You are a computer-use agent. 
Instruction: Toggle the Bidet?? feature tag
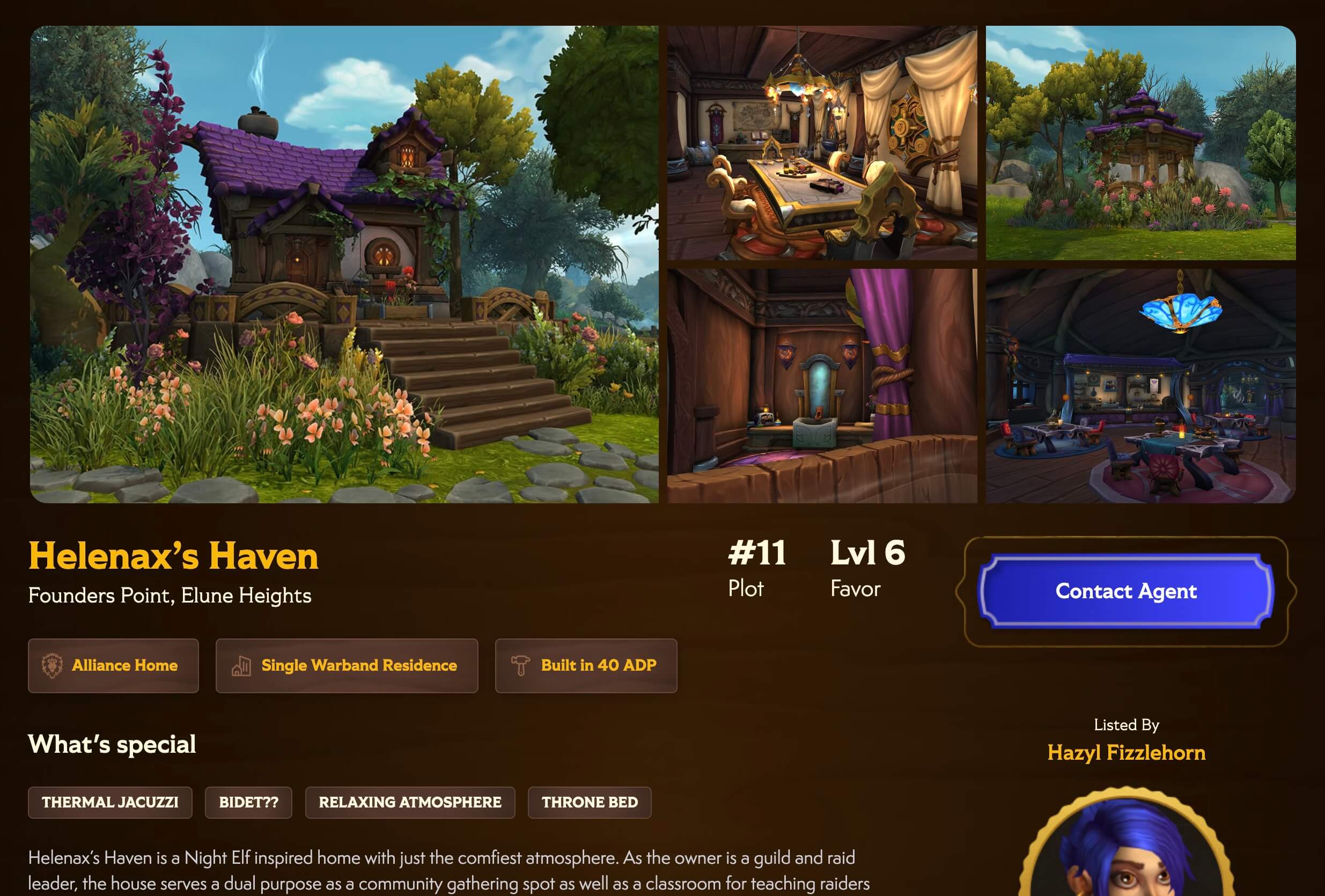248,803
